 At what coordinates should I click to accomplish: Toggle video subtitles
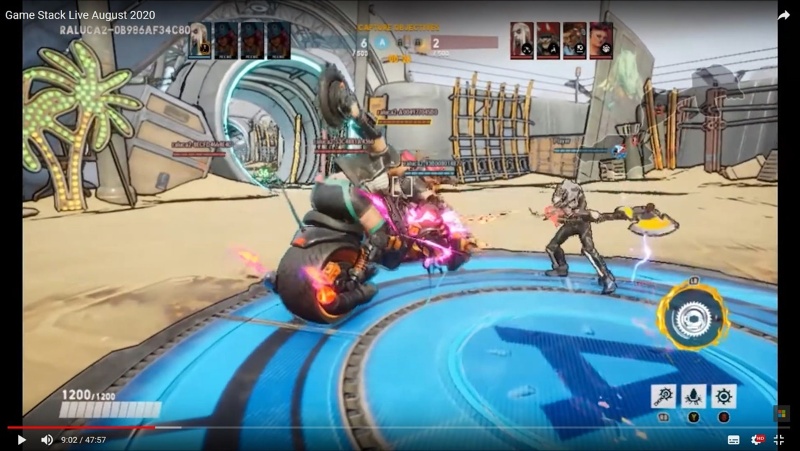tap(733, 439)
